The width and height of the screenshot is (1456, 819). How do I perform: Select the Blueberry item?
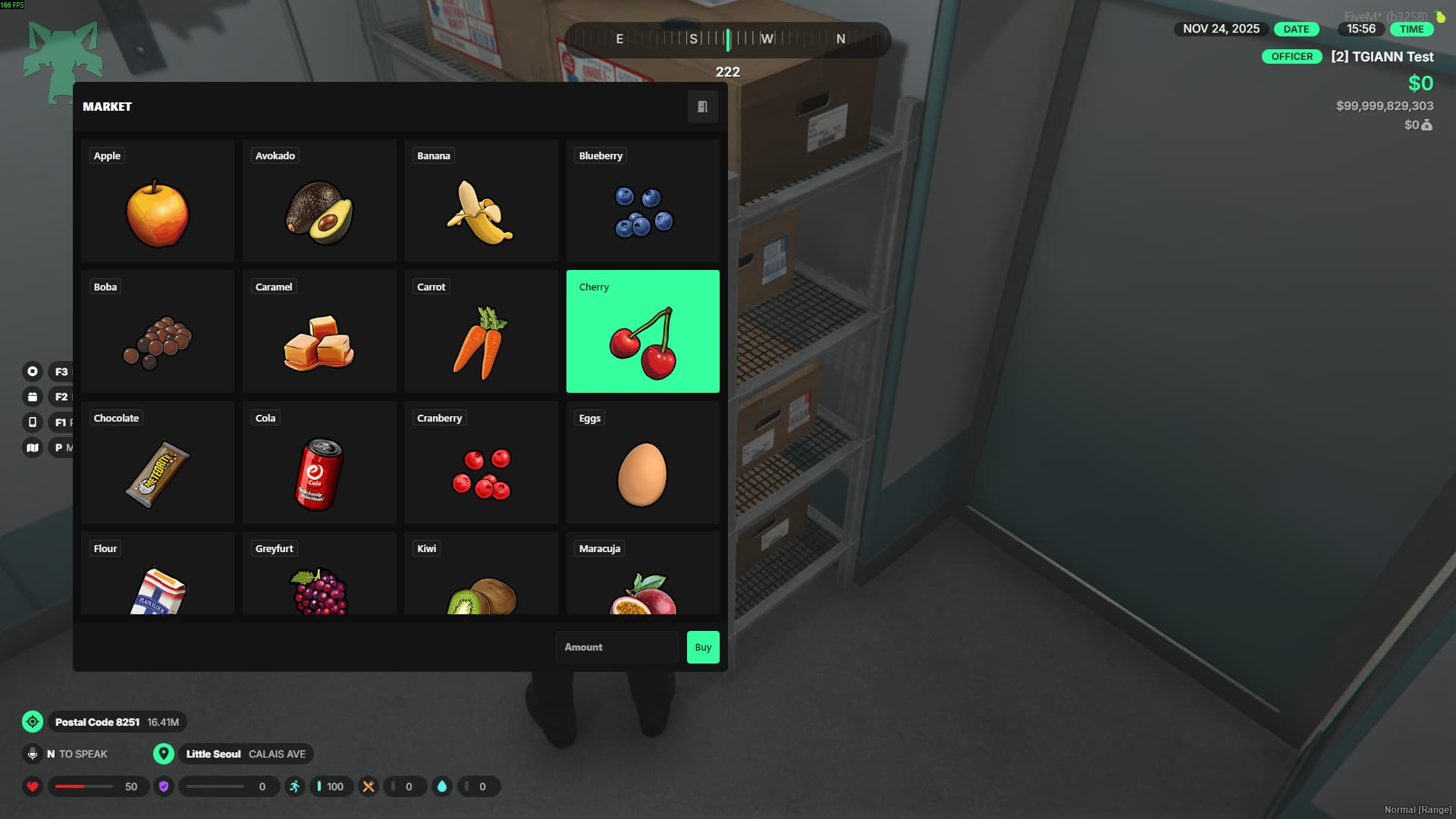642,201
